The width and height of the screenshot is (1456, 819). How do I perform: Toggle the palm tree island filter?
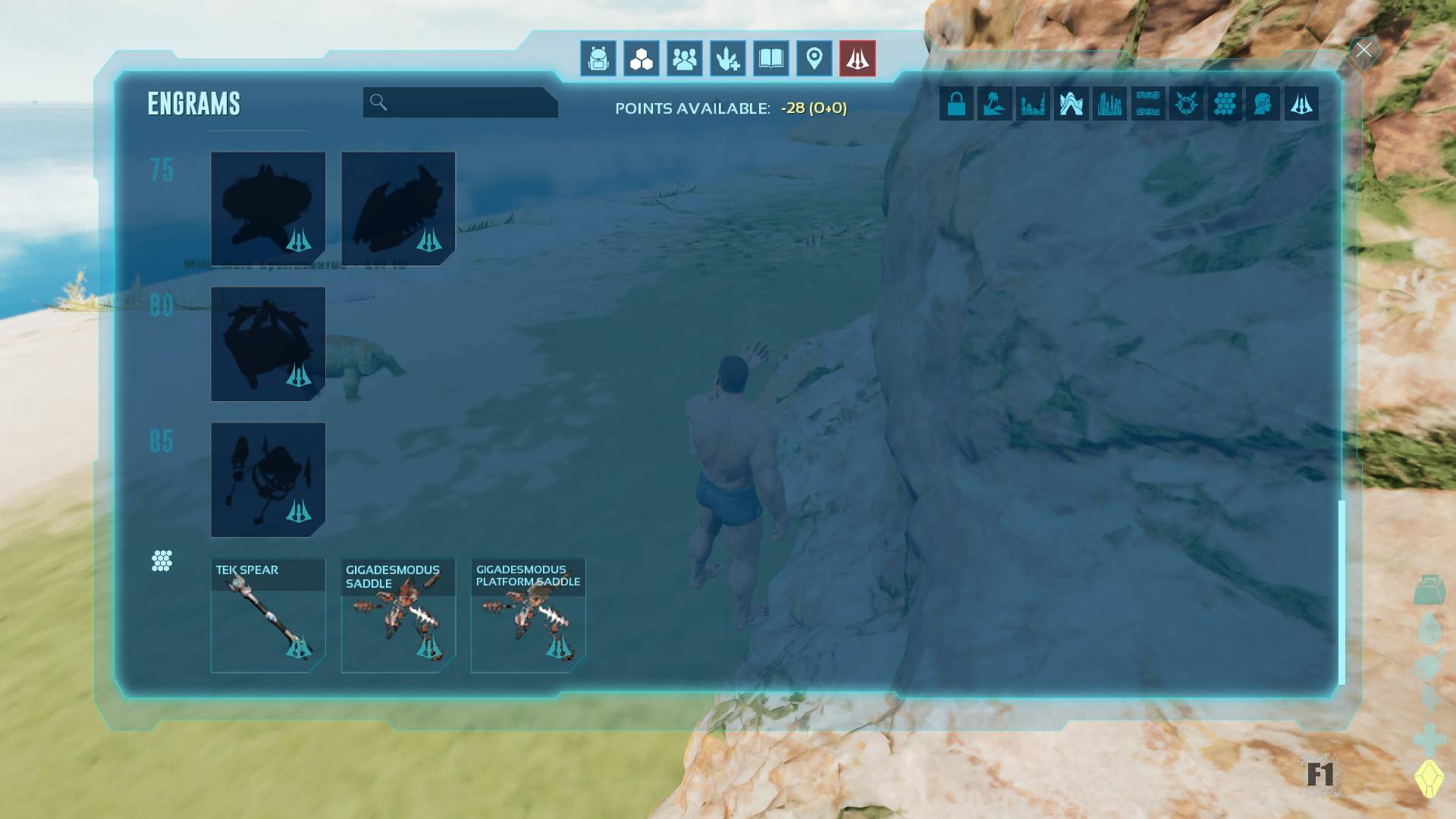coord(995,104)
